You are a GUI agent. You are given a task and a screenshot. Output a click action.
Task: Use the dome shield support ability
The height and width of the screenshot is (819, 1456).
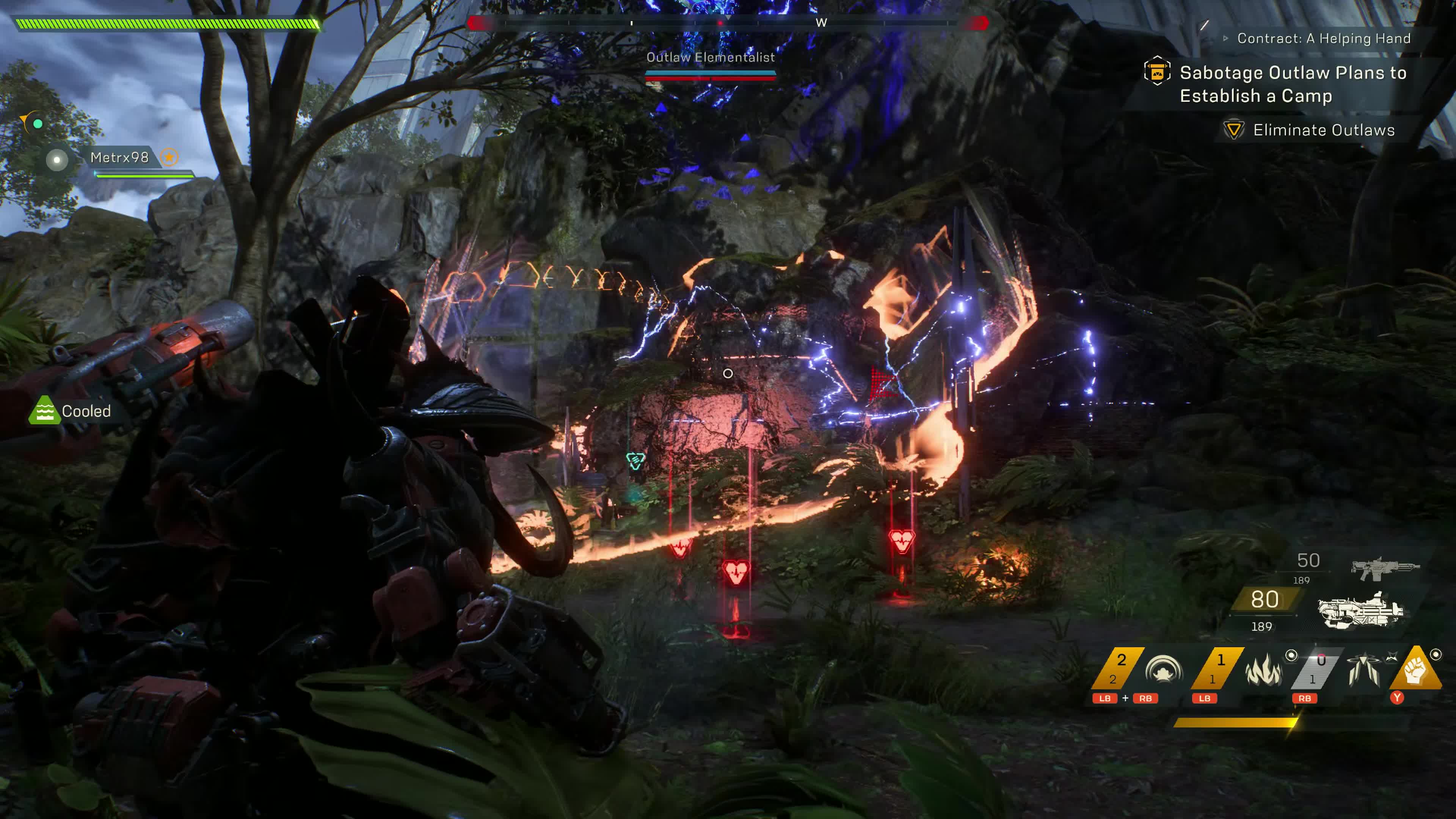point(1163,670)
